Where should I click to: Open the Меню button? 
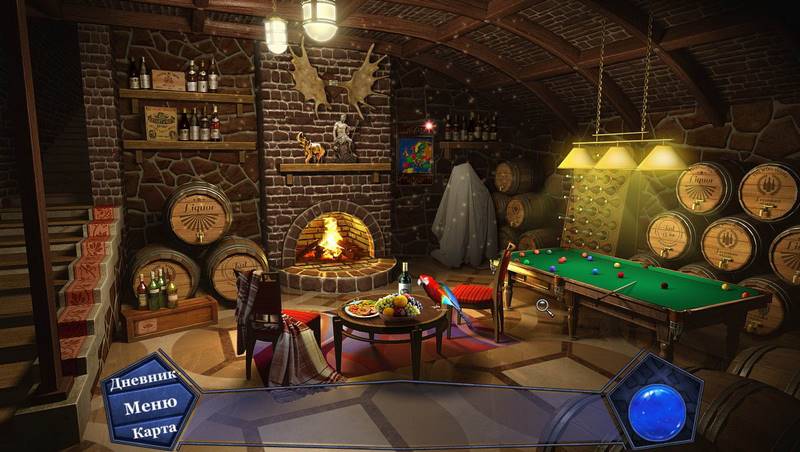[144, 405]
